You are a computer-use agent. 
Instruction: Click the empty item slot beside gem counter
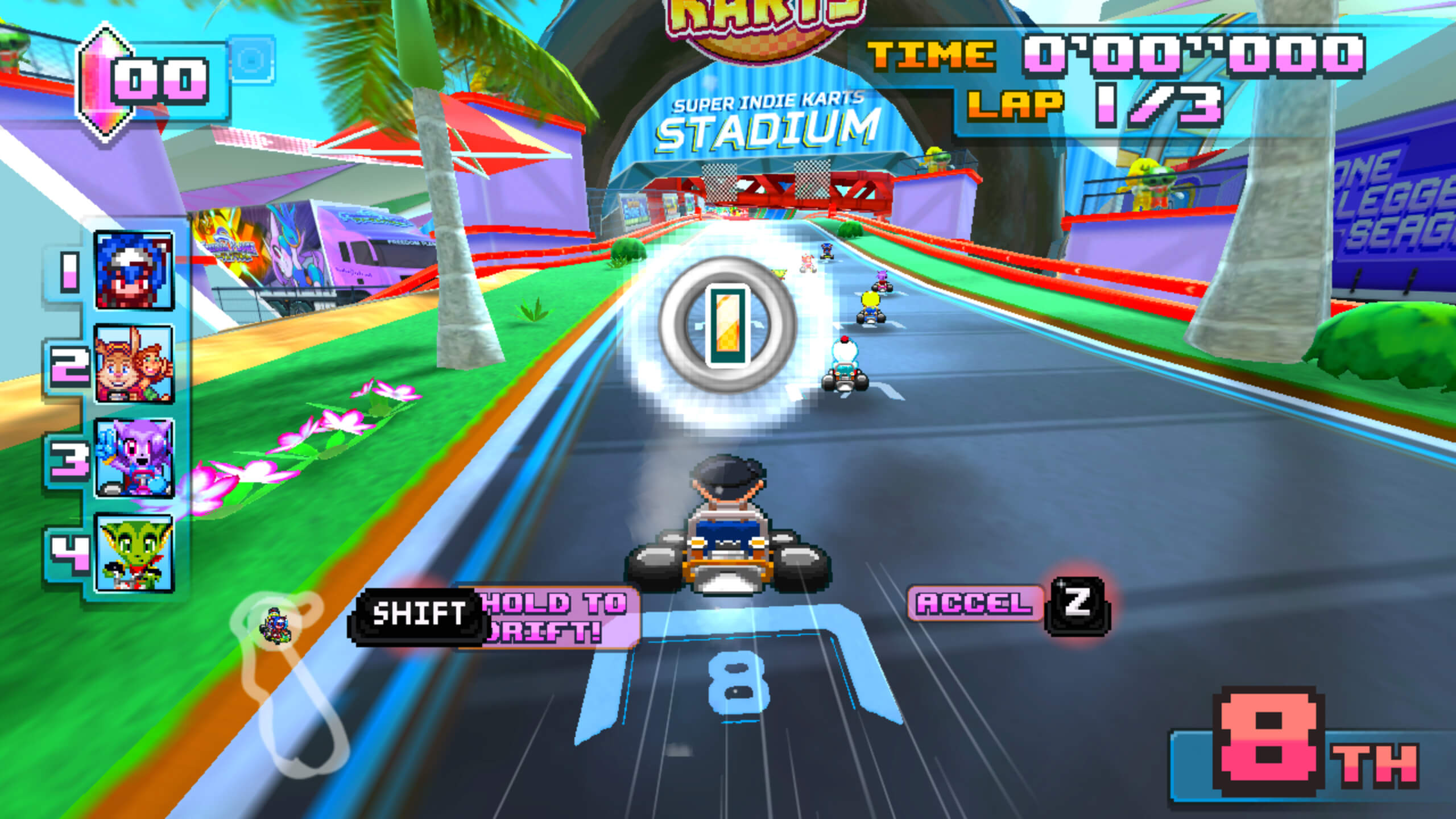(251, 59)
